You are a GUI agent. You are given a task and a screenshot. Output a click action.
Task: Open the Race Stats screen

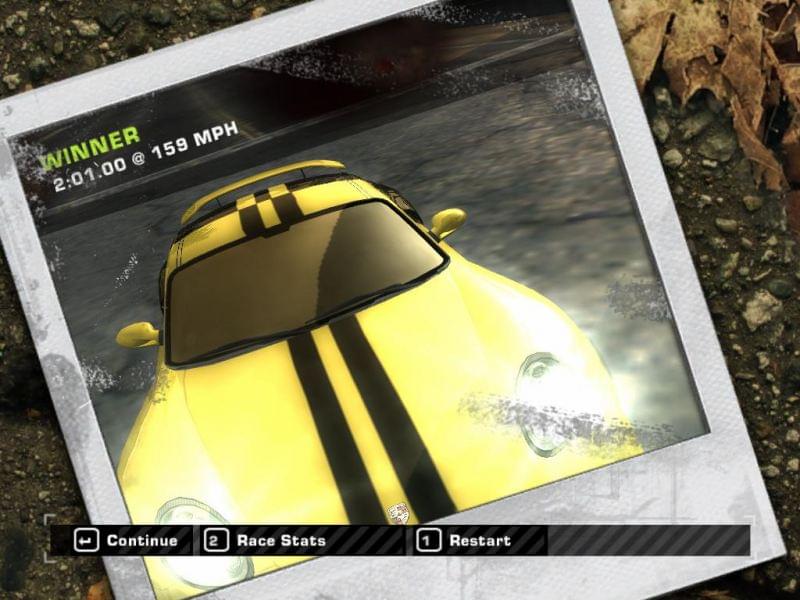pyautogui.click(x=268, y=541)
